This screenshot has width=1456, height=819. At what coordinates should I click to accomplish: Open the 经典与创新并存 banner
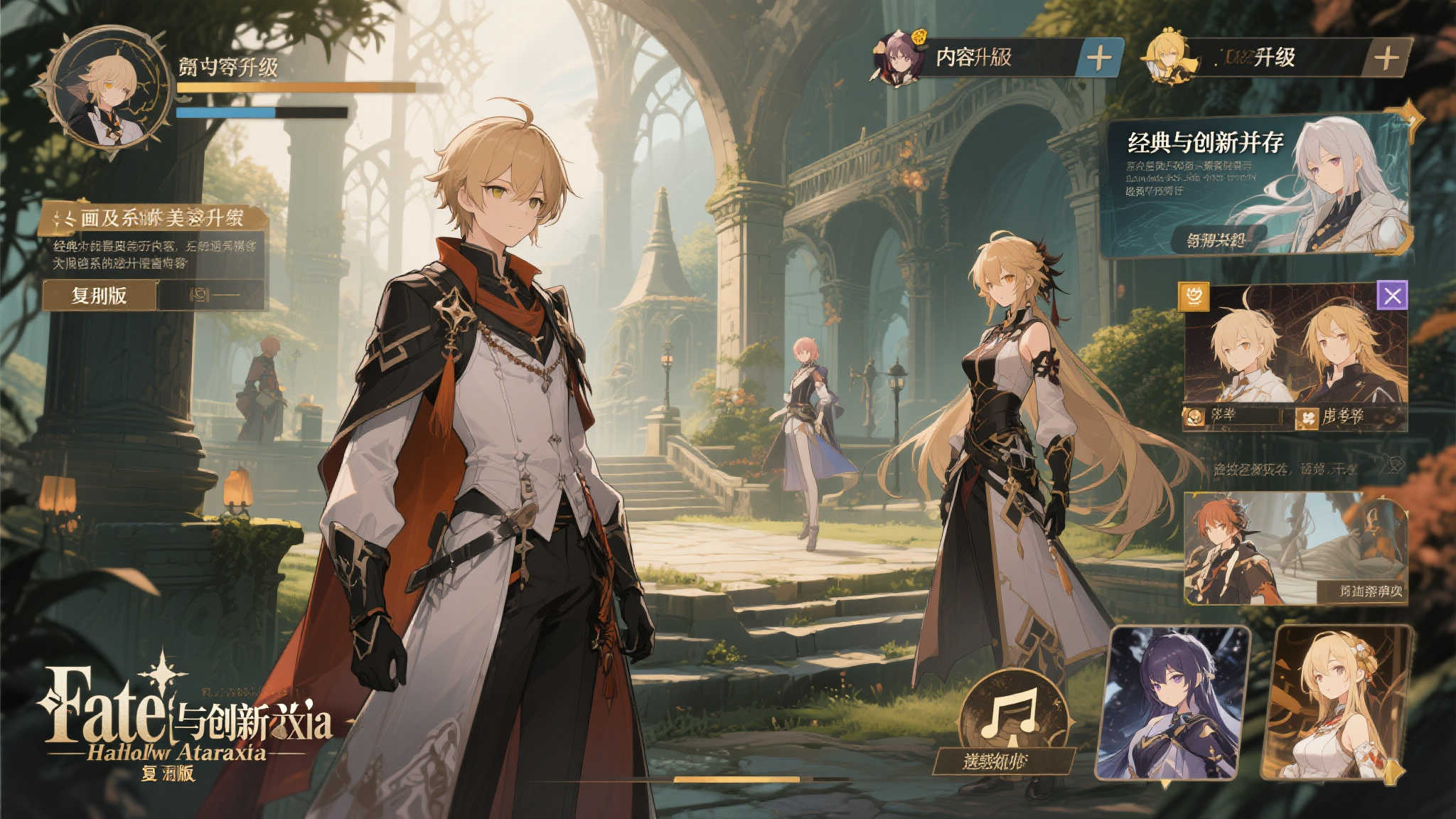(x=1206, y=143)
